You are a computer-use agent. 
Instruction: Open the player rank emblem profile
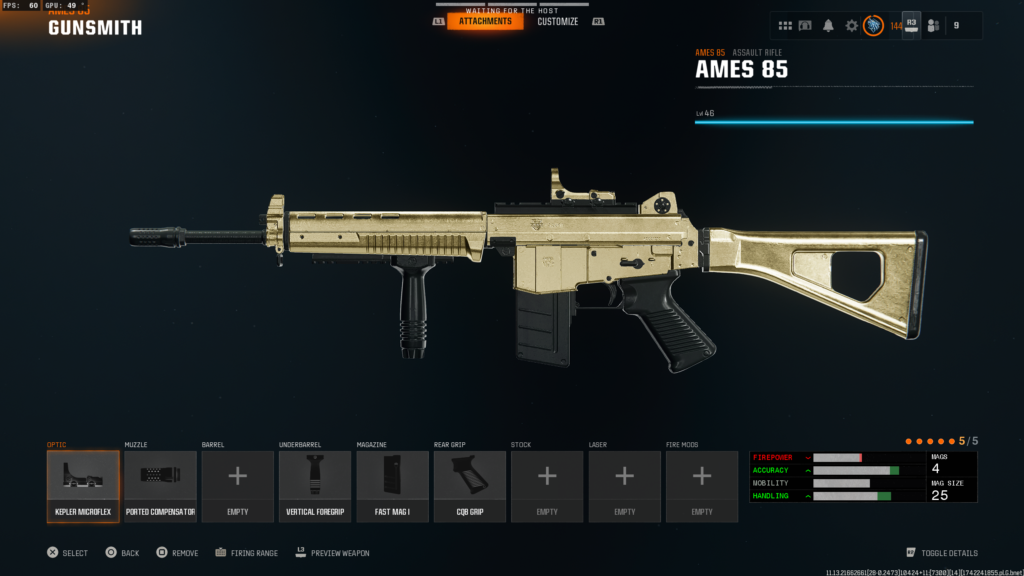[873, 26]
